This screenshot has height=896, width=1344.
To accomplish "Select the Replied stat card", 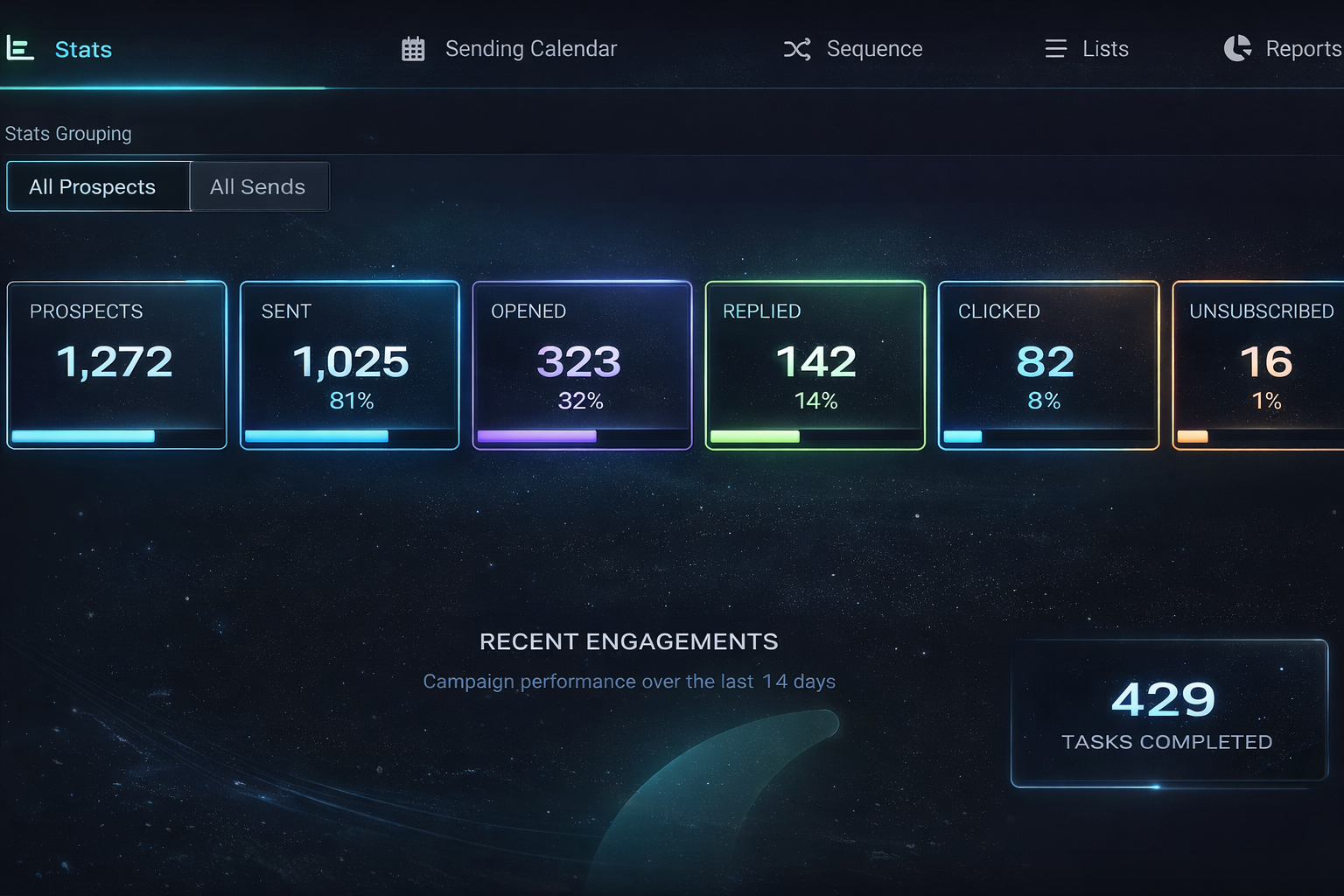I will 815,365.
